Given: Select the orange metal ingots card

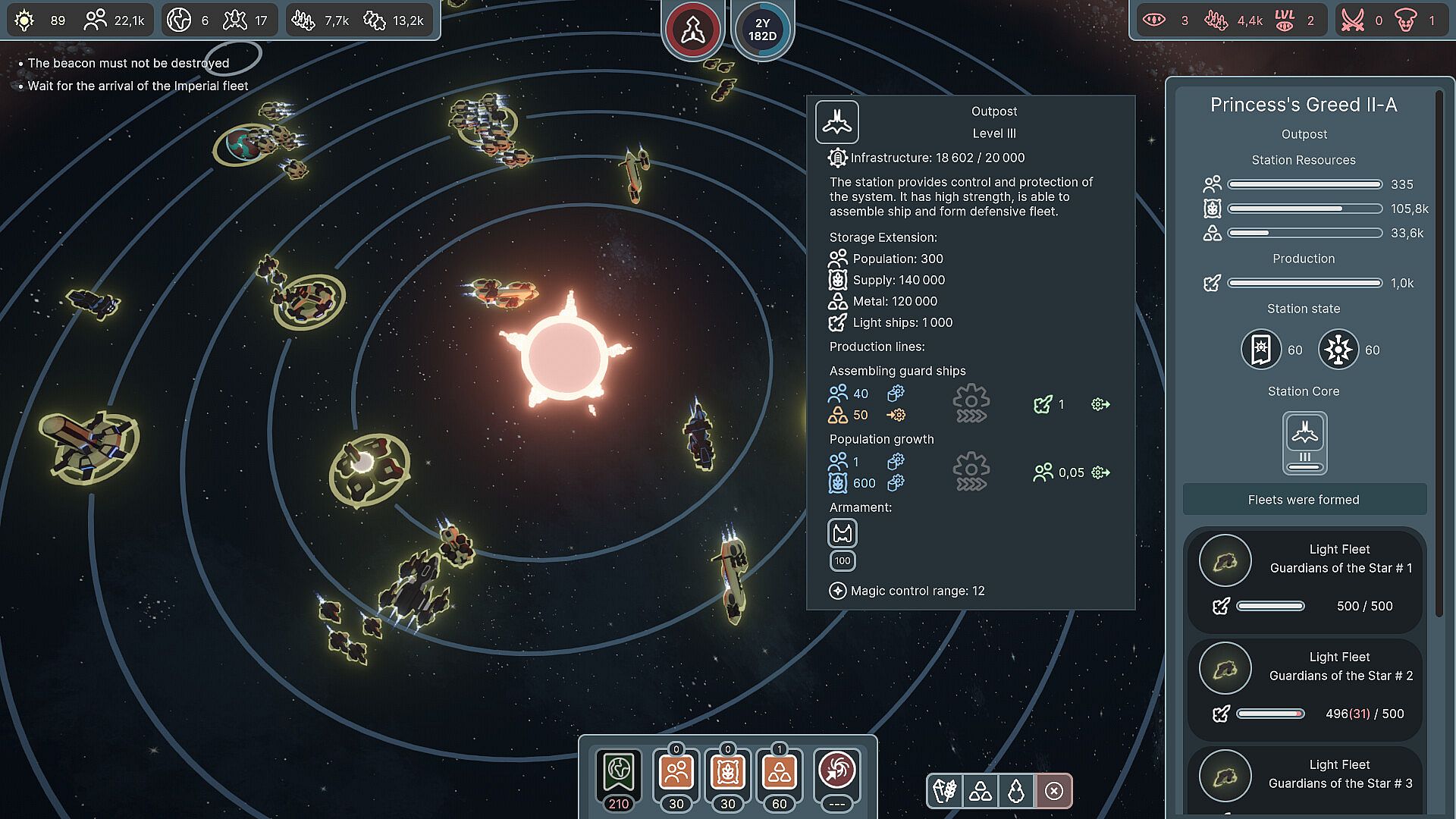Looking at the screenshot, I should 779,773.
